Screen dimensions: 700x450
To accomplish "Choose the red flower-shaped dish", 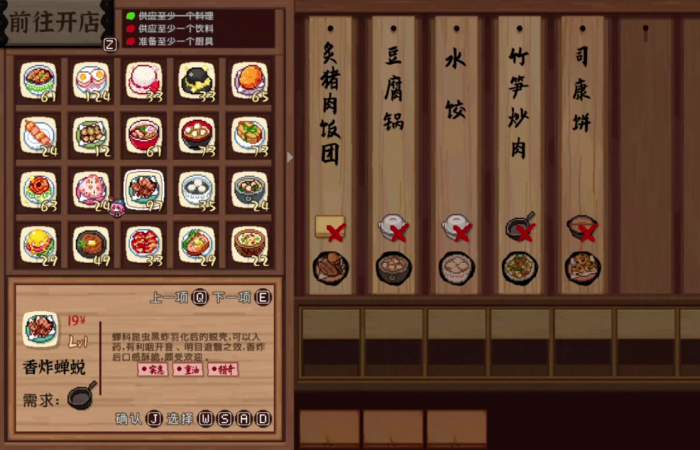I will point(39,188).
